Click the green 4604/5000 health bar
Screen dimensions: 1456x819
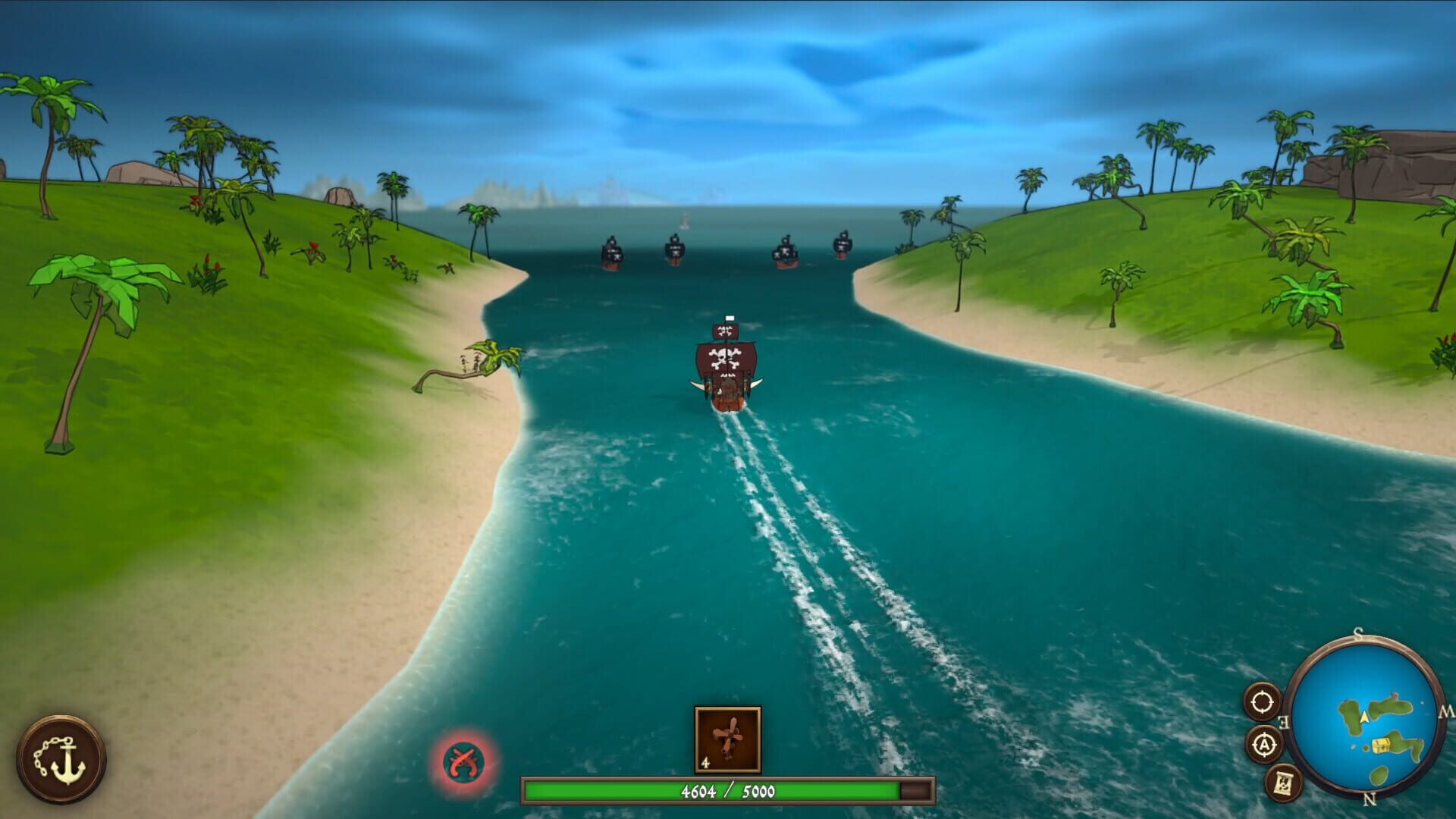tap(728, 791)
